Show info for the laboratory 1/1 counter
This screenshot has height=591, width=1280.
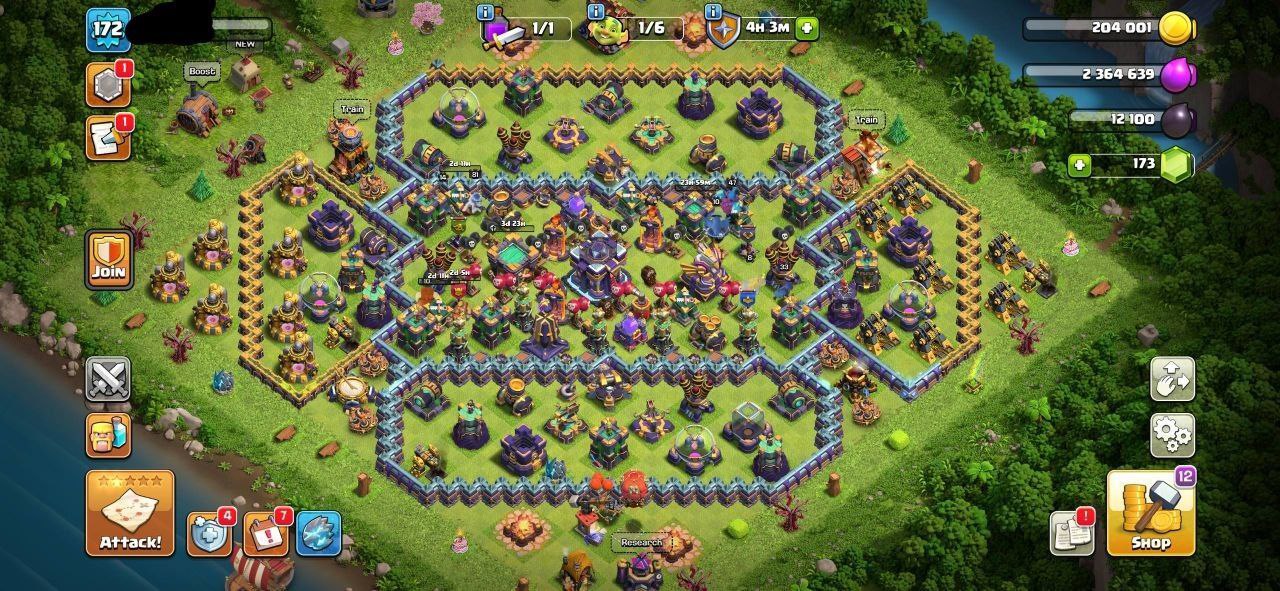tap(486, 12)
